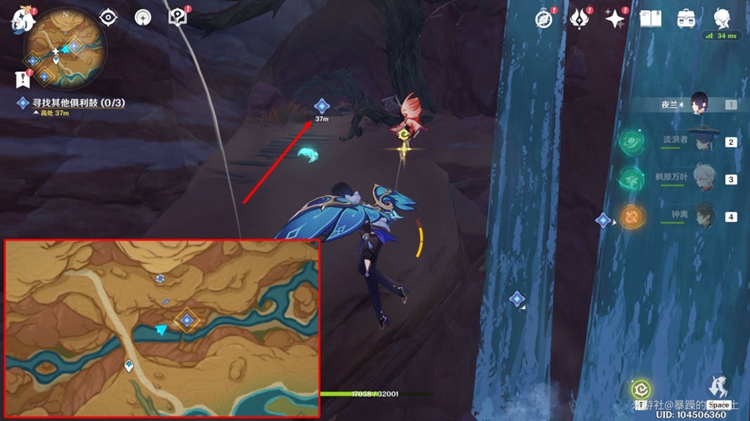Open the character profile screen icon
The height and width of the screenshot is (421, 750).
722,18
